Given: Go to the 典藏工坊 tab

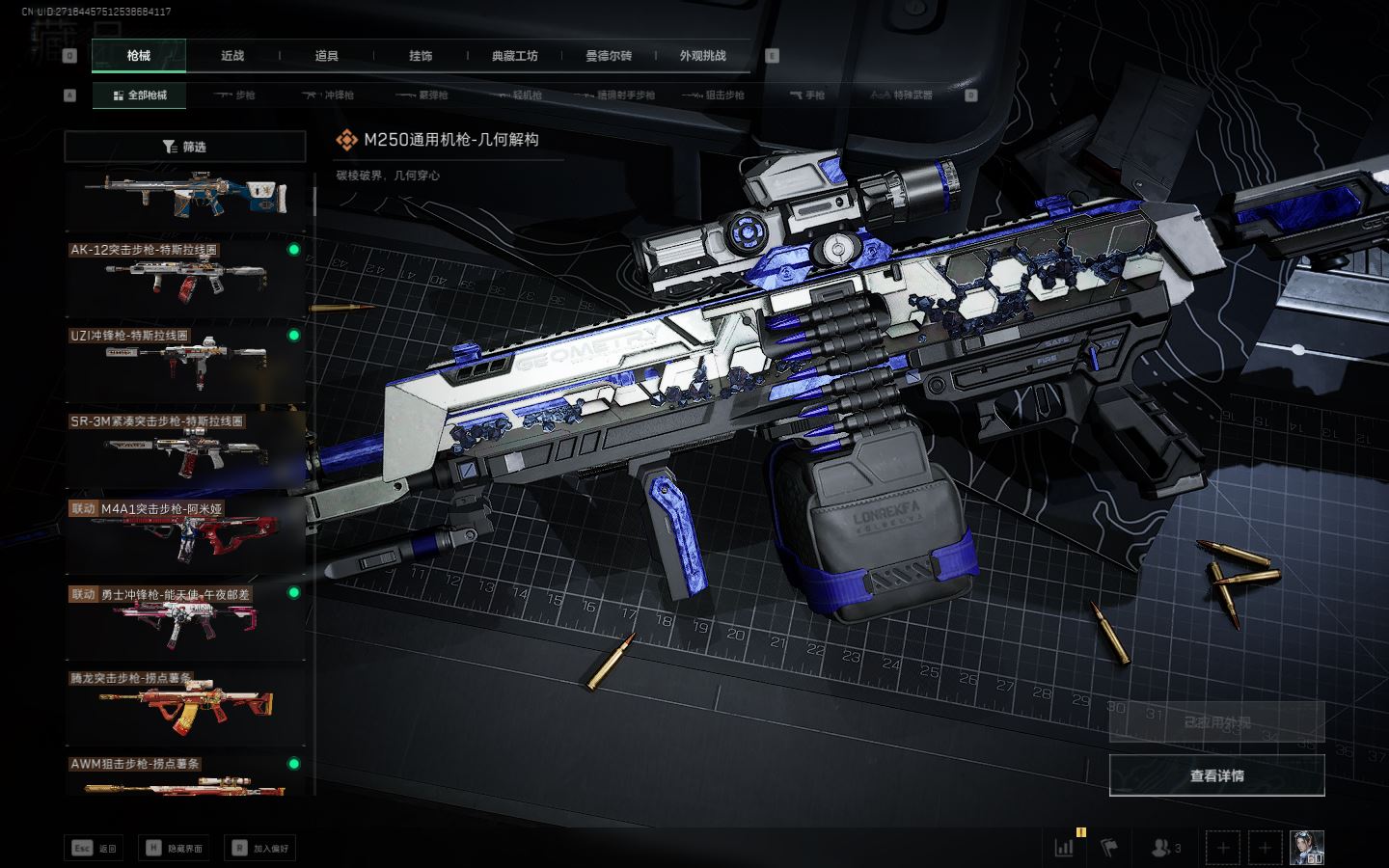Looking at the screenshot, I should pyautogui.click(x=514, y=56).
